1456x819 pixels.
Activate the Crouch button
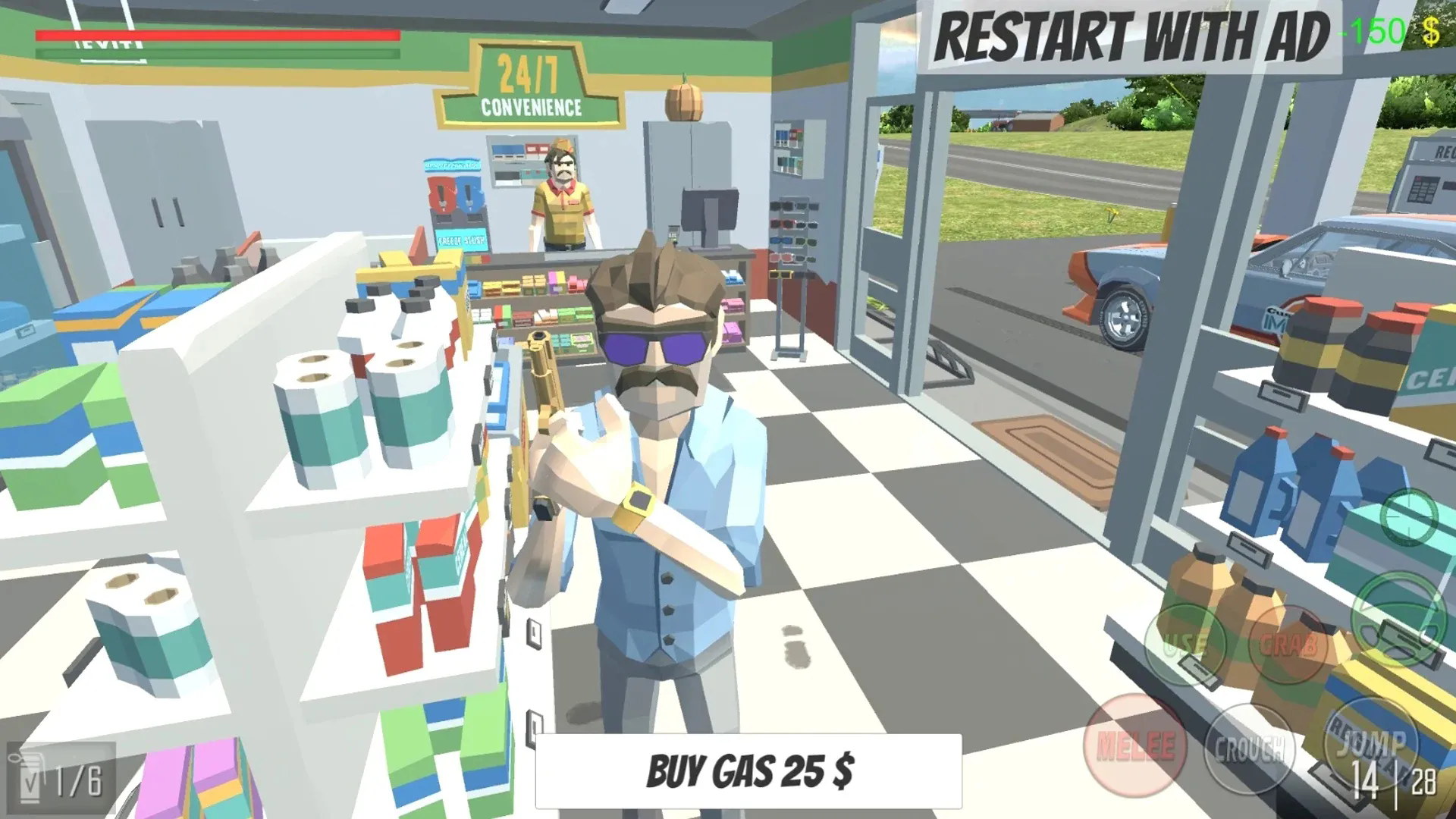click(1249, 748)
